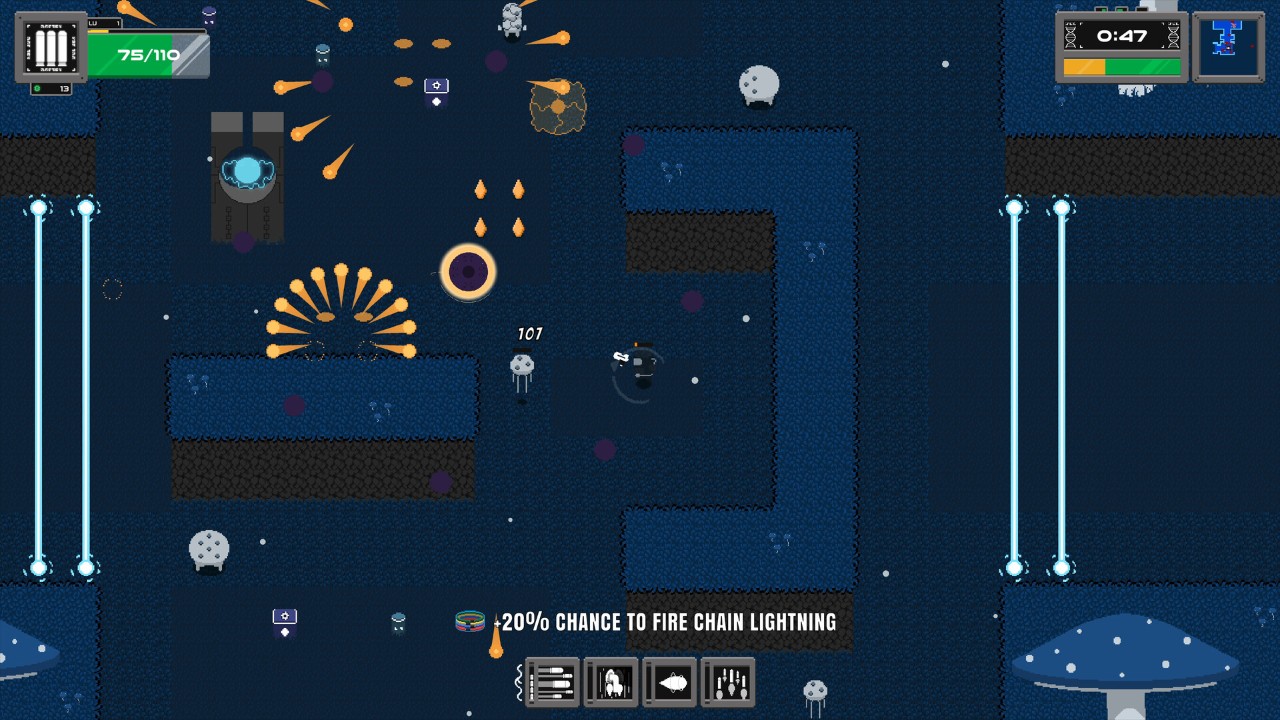Click the chain lightning perk disc icon
This screenshot has height=720, width=1280.
(x=468, y=621)
